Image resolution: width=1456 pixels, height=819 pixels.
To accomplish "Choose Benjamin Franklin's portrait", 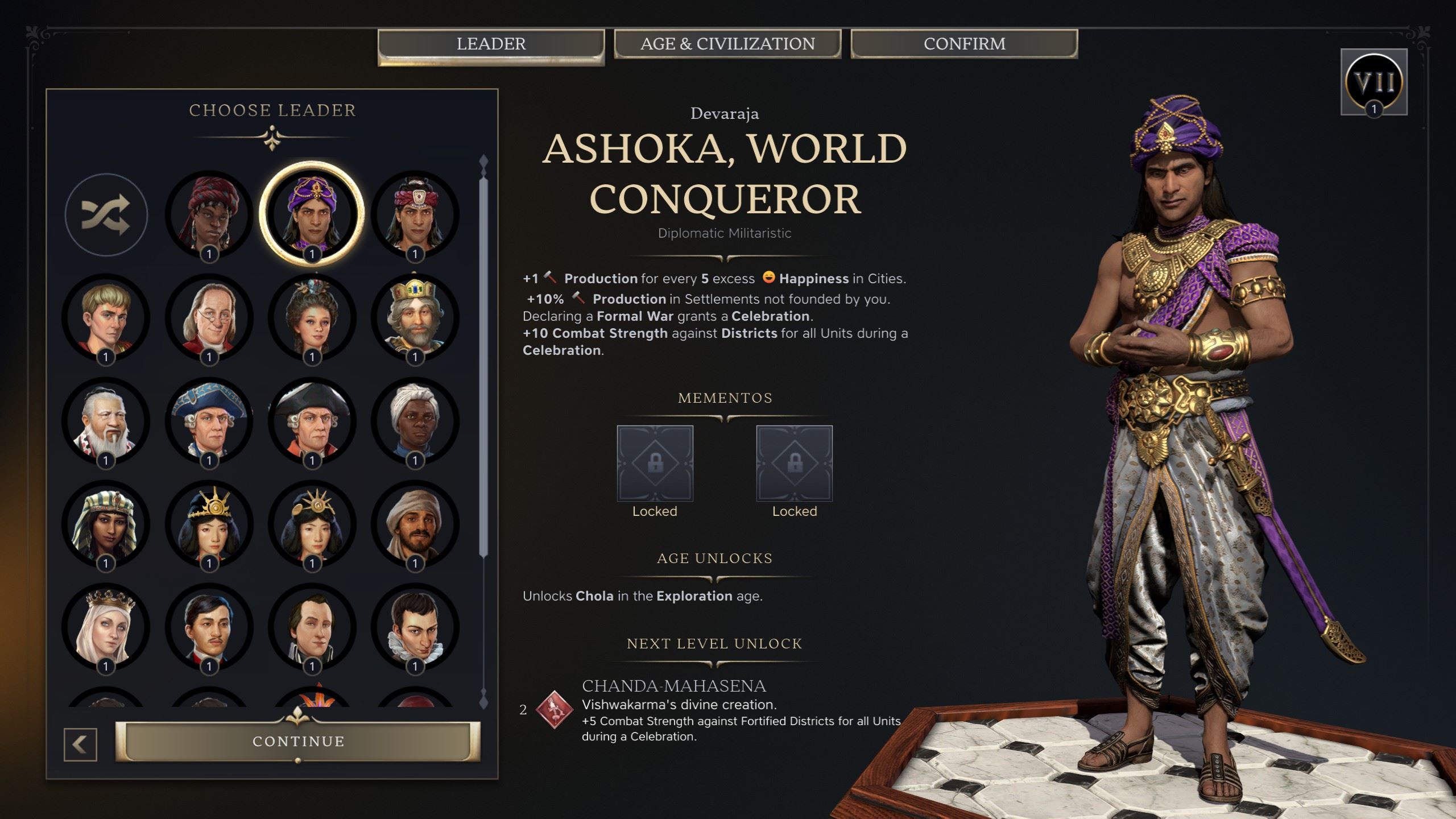I will click(209, 317).
